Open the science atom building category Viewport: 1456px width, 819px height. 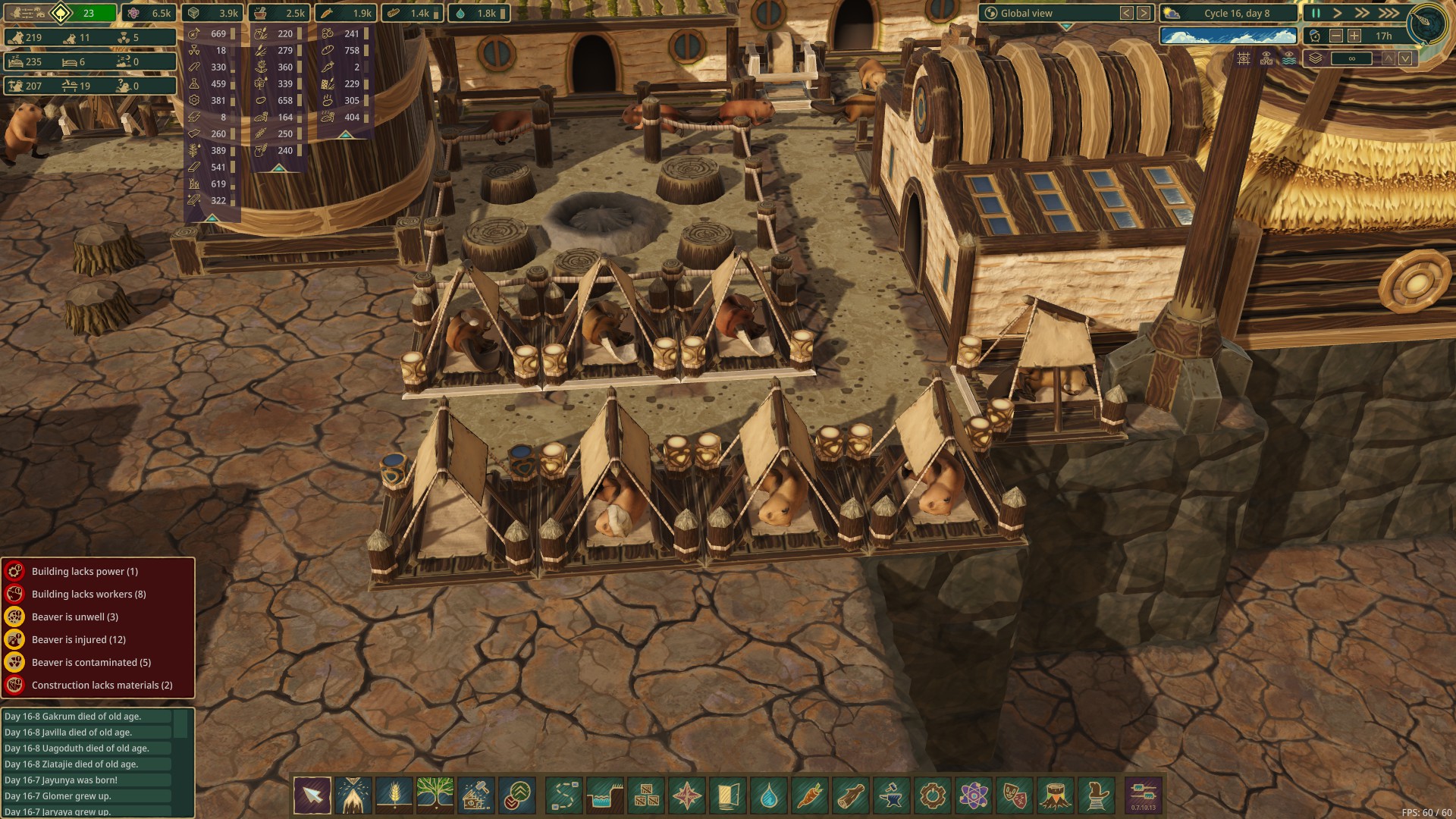pos(974,795)
